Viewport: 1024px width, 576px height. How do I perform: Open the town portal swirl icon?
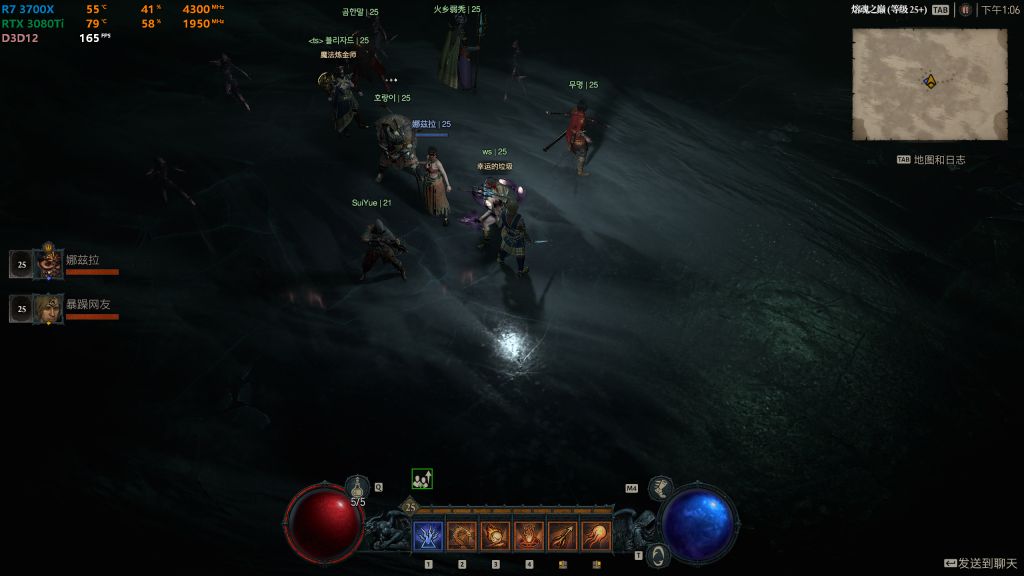[x=656, y=554]
